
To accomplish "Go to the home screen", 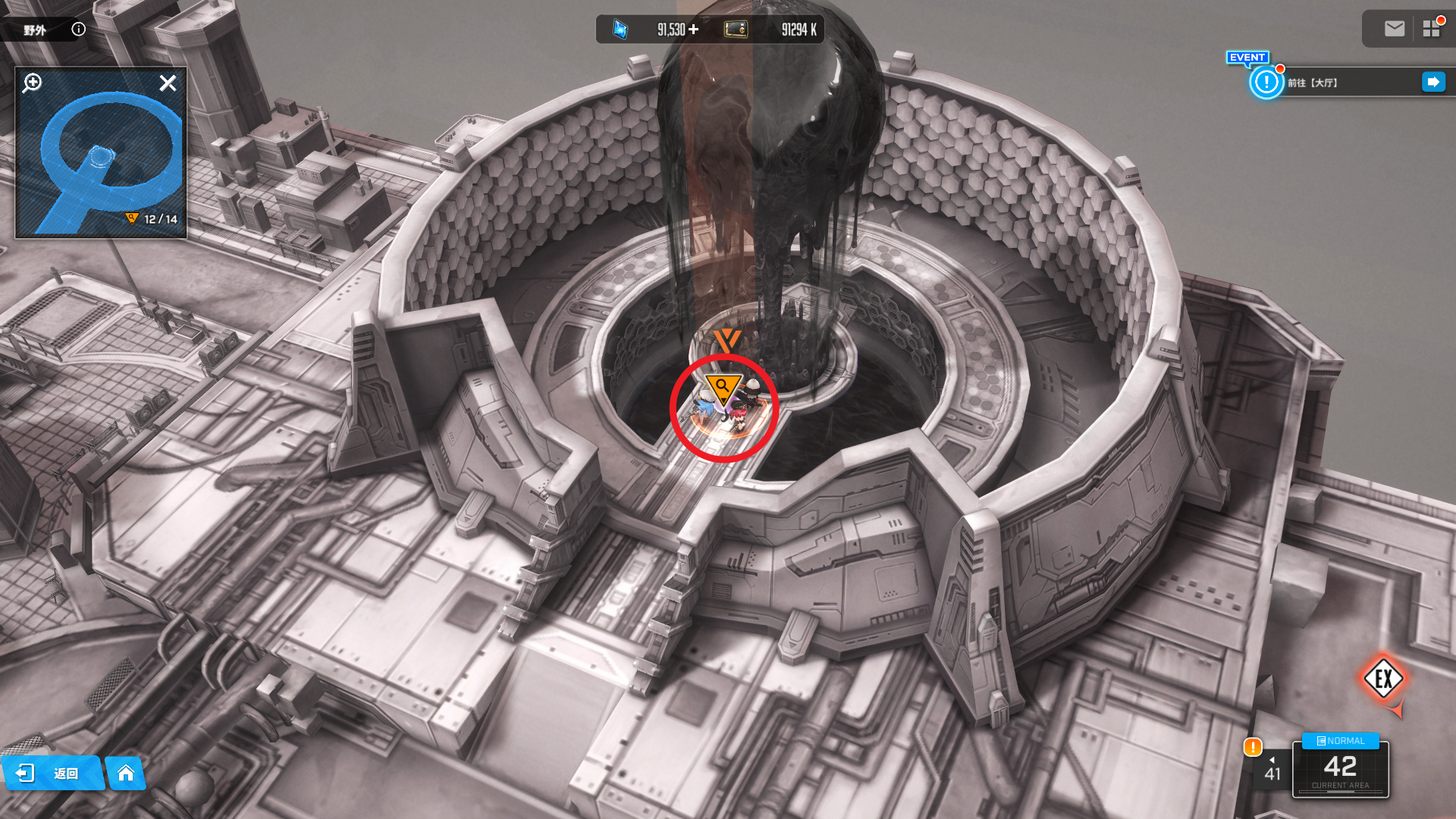I will click(x=126, y=773).
